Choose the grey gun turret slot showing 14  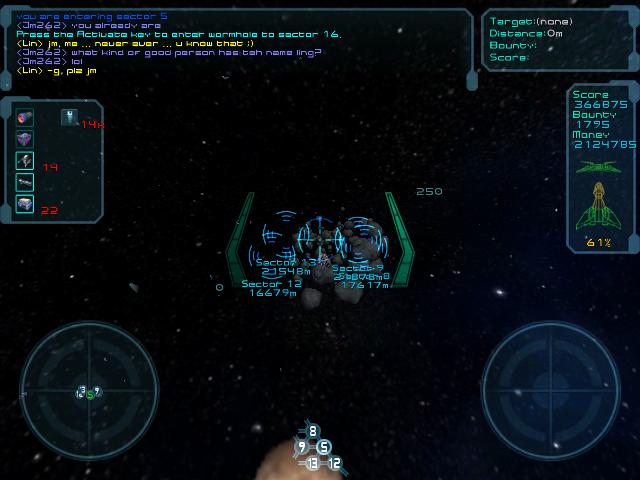25,160
